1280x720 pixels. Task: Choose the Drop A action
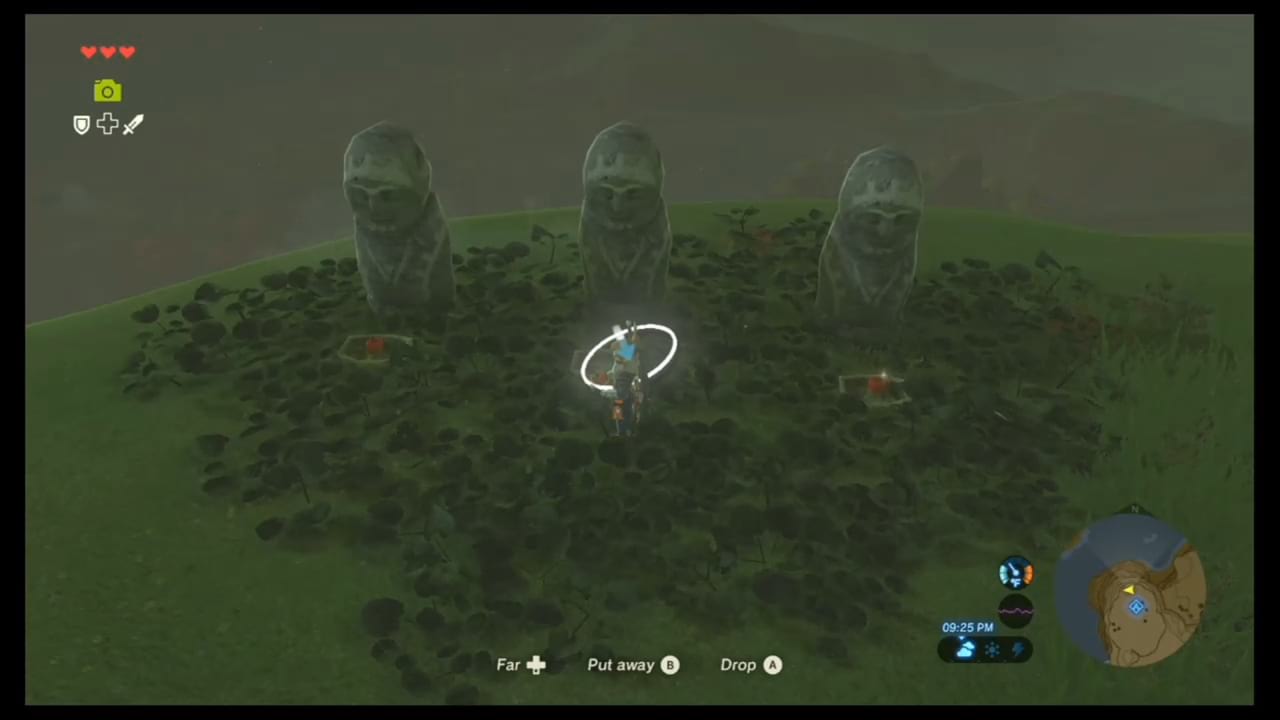[750, 664]
